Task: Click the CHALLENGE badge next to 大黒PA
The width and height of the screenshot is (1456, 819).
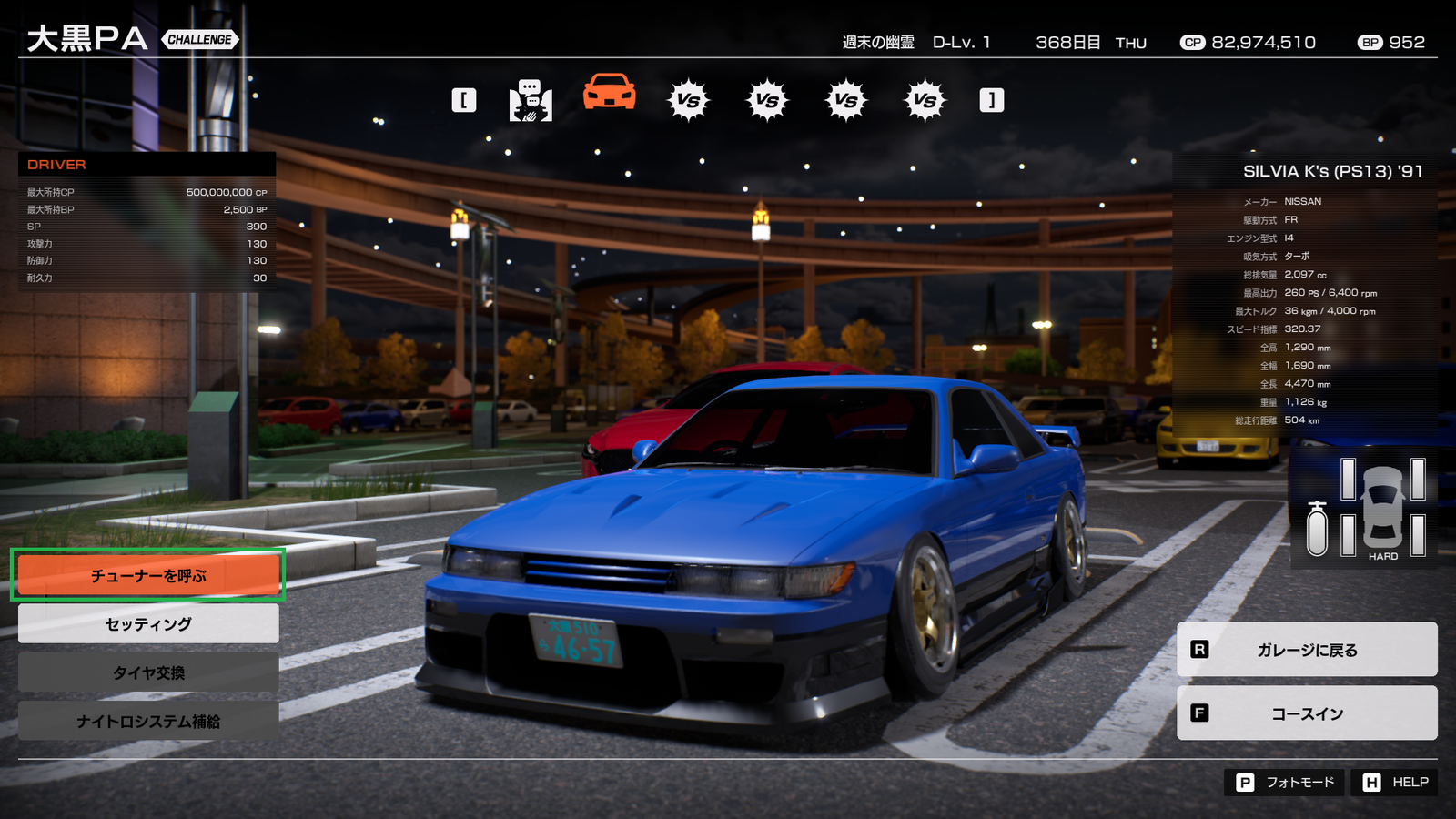Action: (x=198, y=39)
